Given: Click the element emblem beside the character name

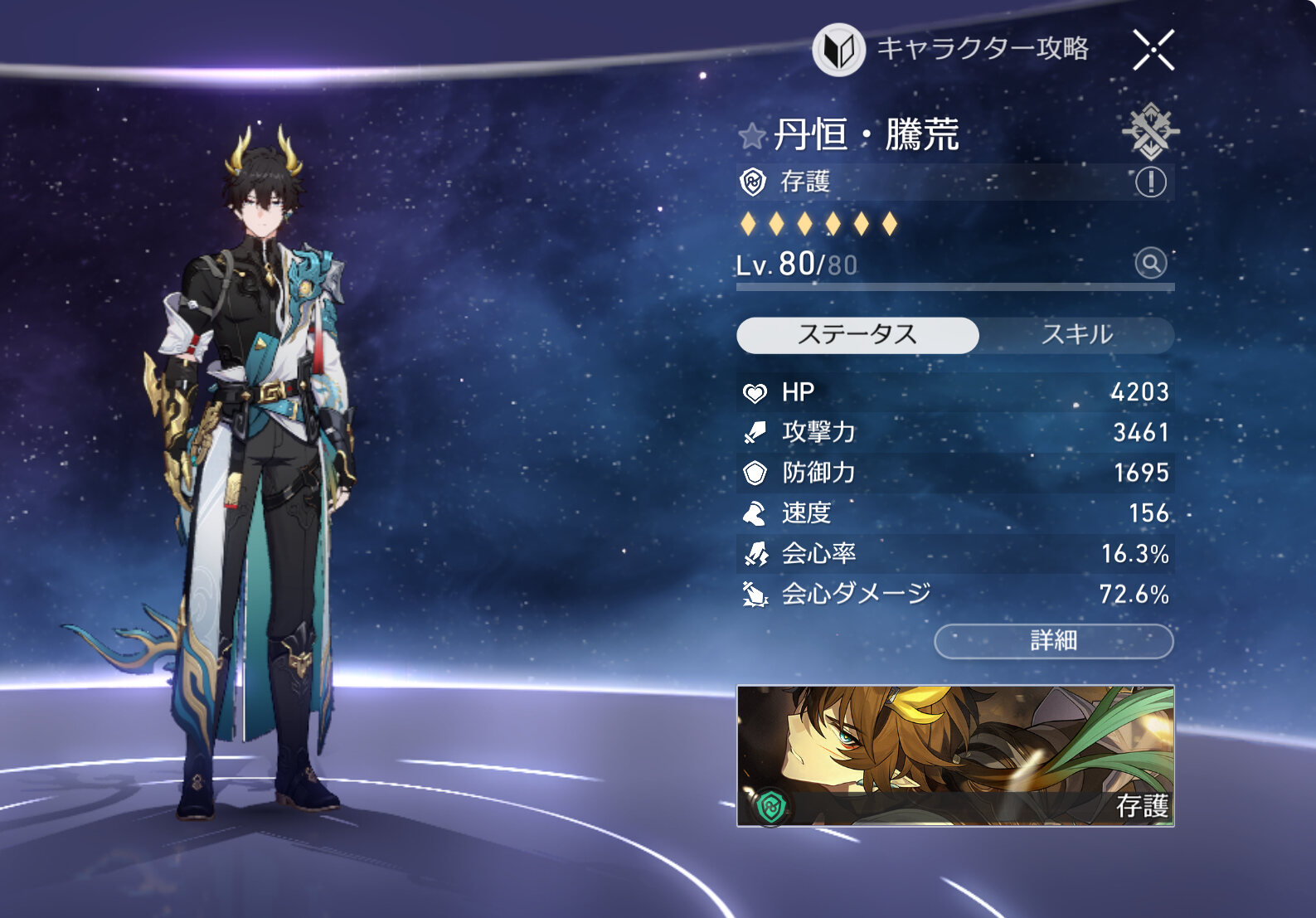Looking at the screenshot, I should tap(1150, 131).
